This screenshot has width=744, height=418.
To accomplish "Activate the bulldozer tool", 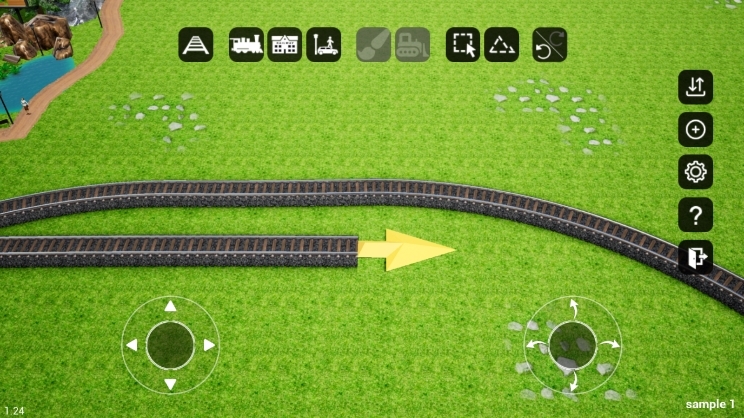I will pos(412,45).
